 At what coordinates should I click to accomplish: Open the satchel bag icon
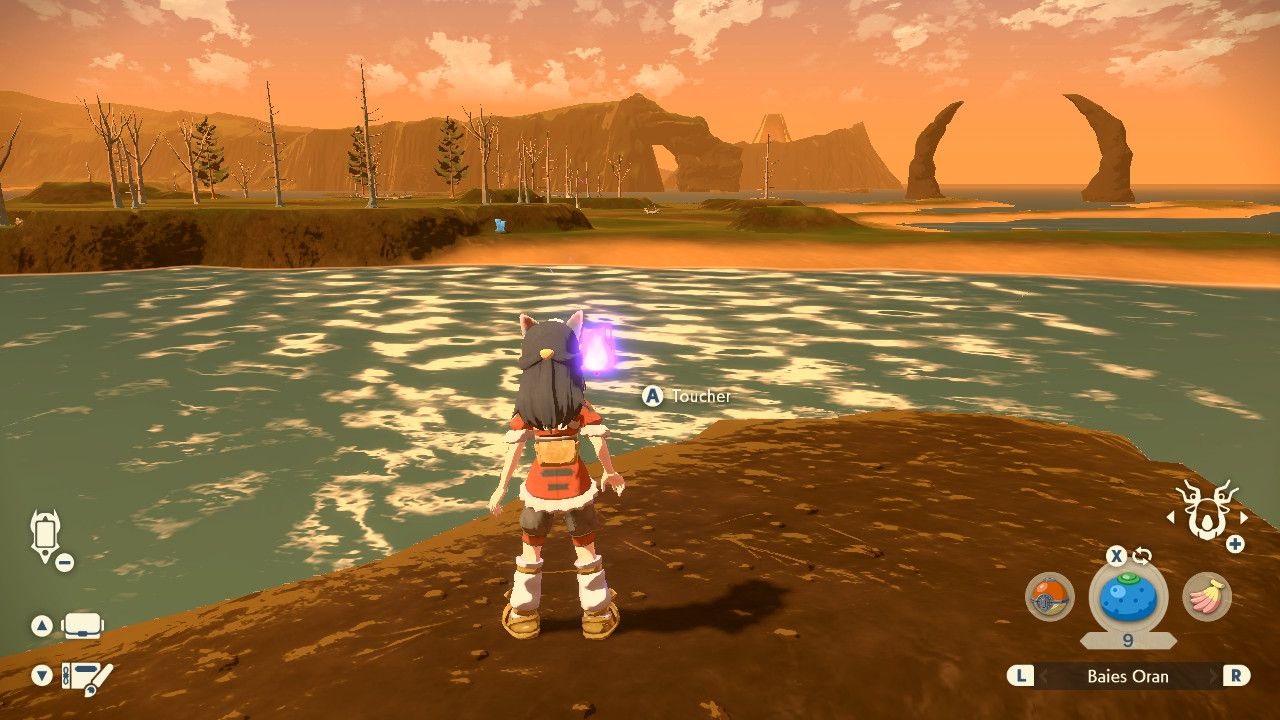tap(82, 627)
